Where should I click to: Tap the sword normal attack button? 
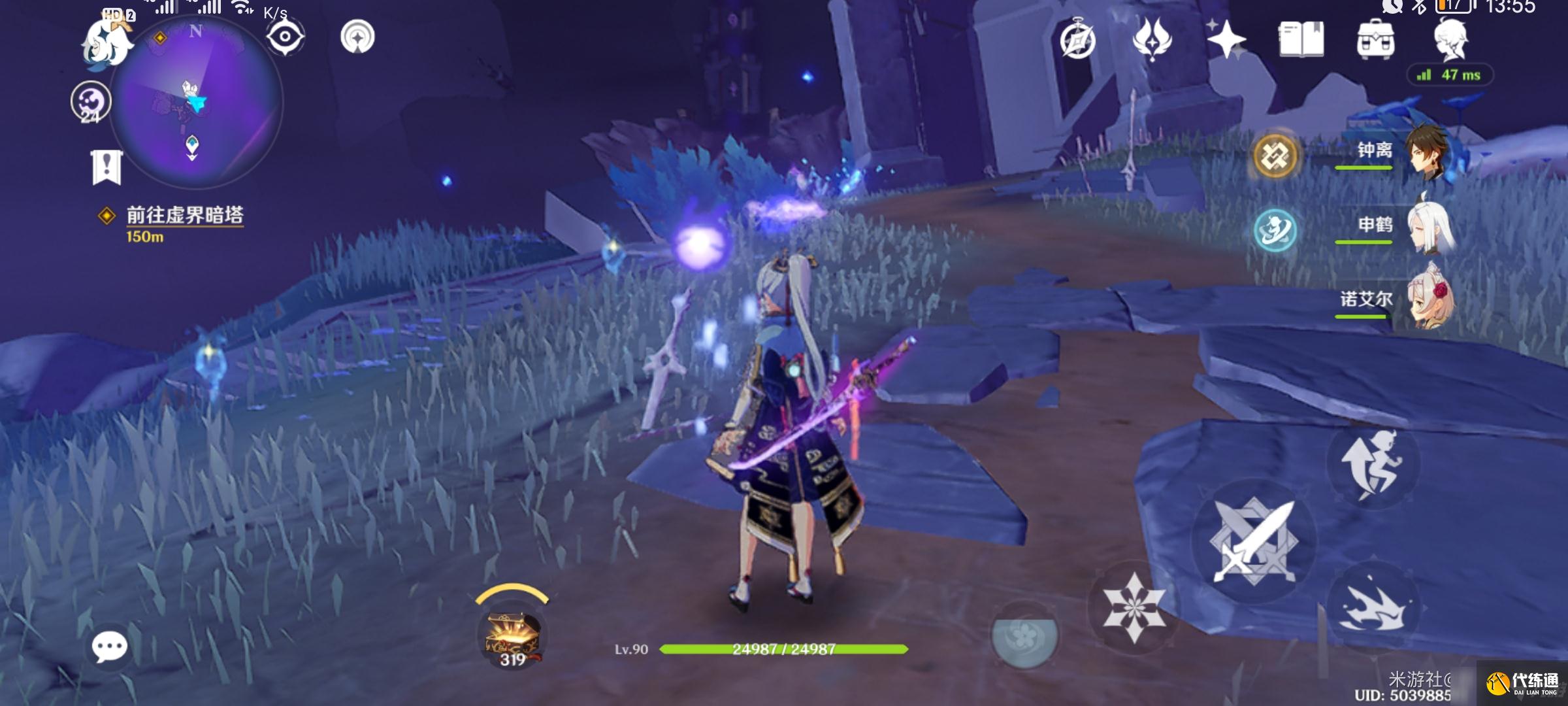point(1253,541)
